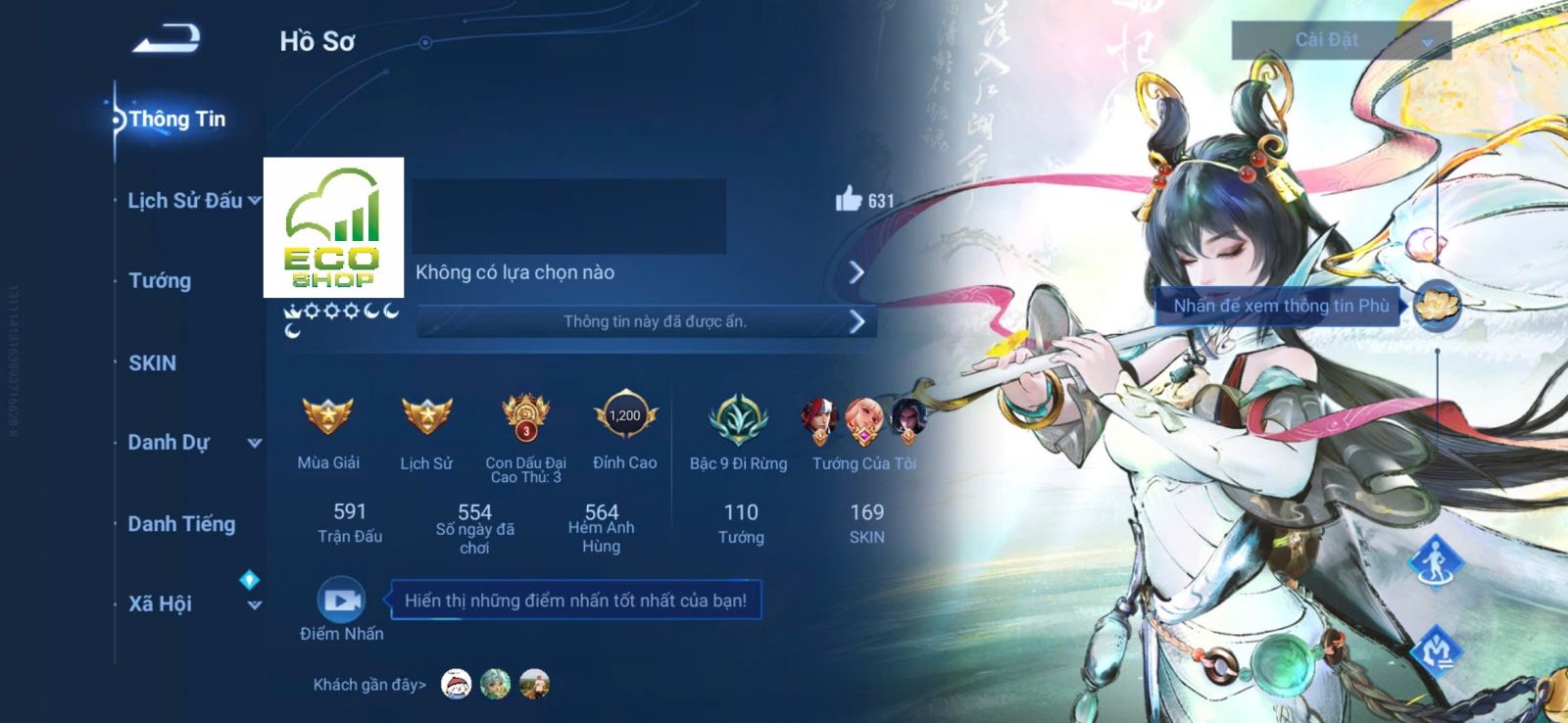
Task: Go back using the top-left return arrow
Action: coord(167,39)
